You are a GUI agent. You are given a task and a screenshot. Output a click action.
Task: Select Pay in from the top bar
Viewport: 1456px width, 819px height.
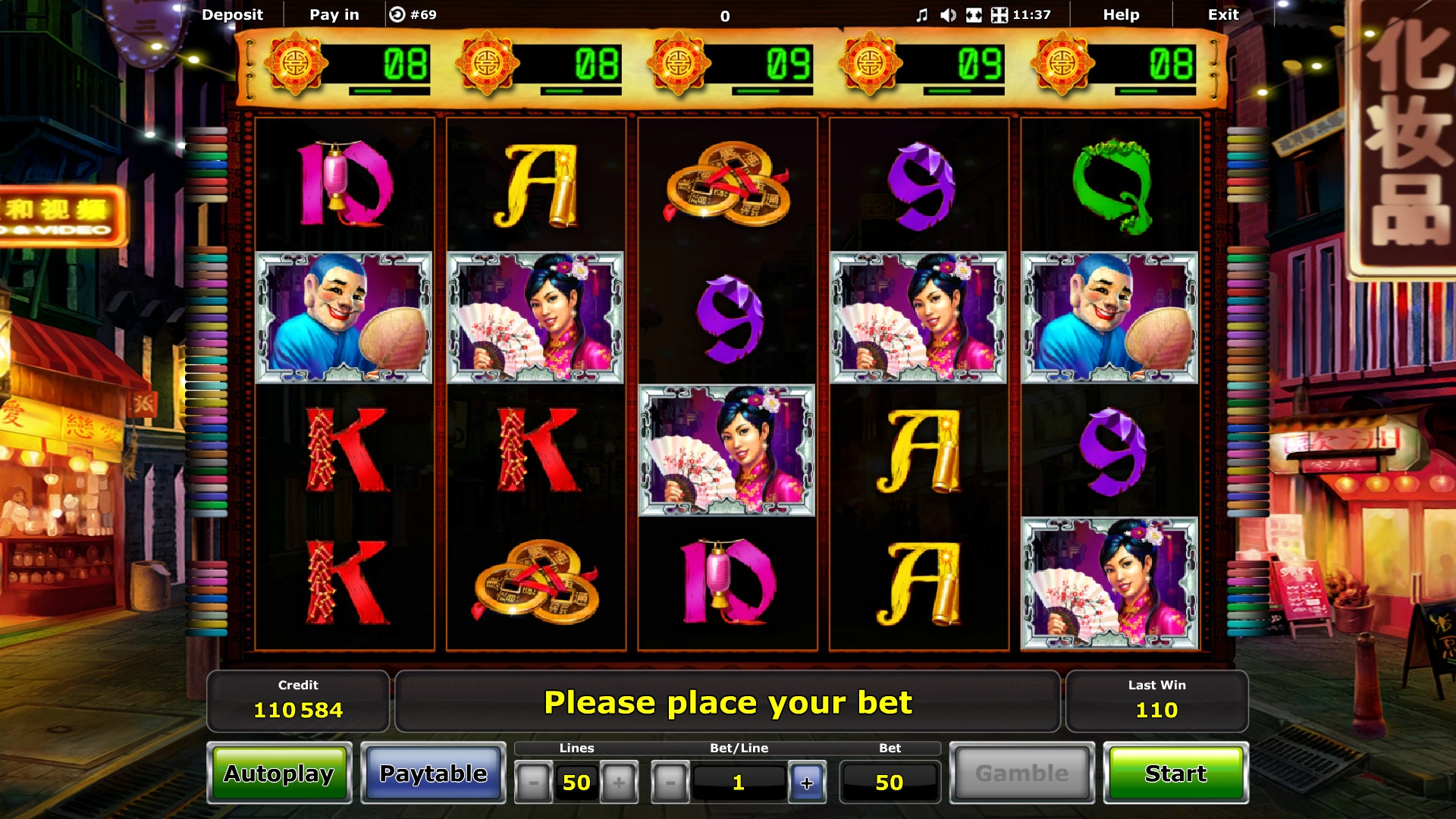click(x=334, y=14)
